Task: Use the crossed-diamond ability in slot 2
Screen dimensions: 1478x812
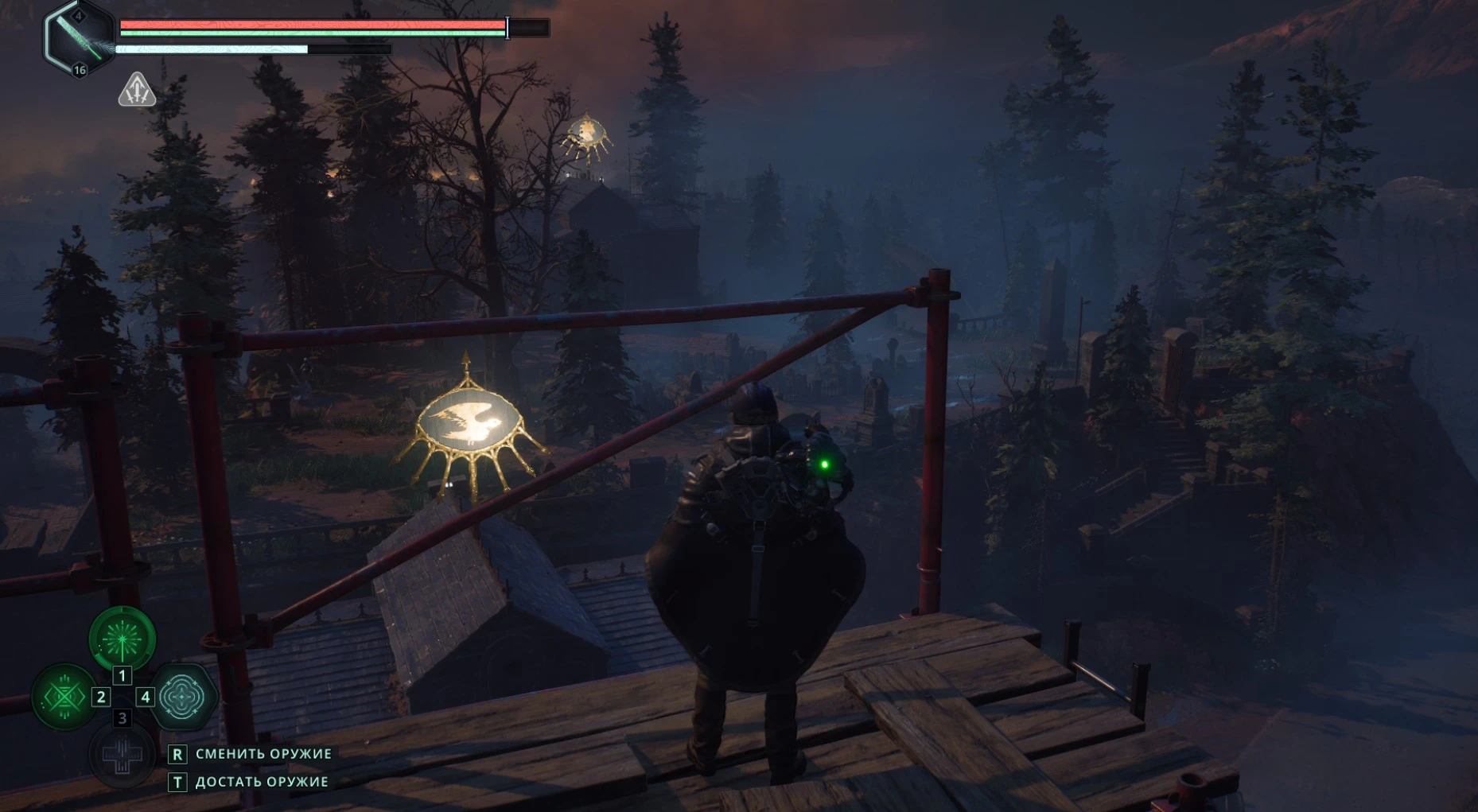Action: tap(64, 697)
